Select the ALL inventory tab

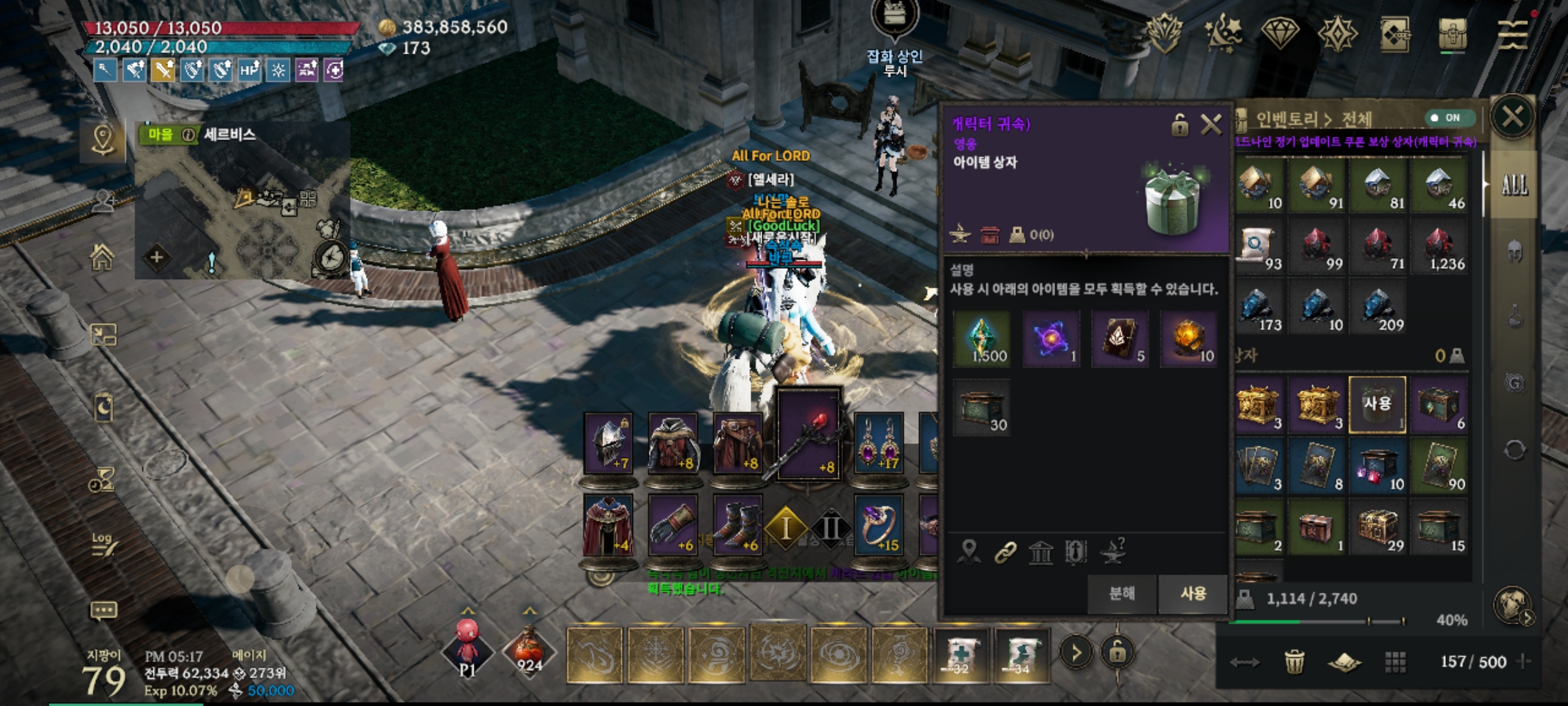tap(1514, 186)
